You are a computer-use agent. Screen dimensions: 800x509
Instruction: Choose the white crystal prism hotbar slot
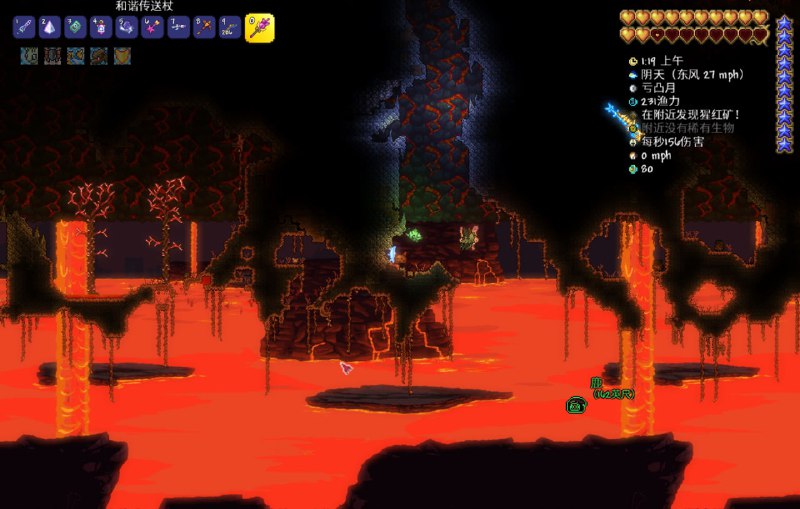coord(51,27)
